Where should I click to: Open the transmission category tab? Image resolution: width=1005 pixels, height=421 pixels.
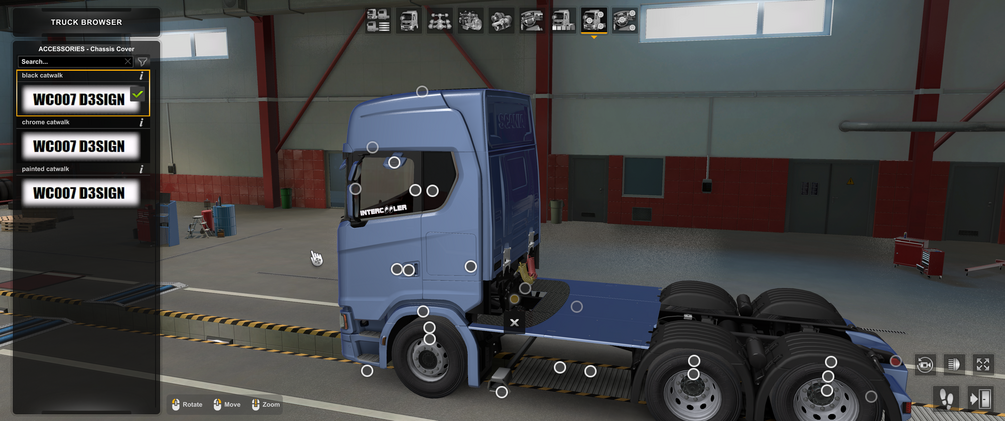pyautogui.click(x=501, y=19)
